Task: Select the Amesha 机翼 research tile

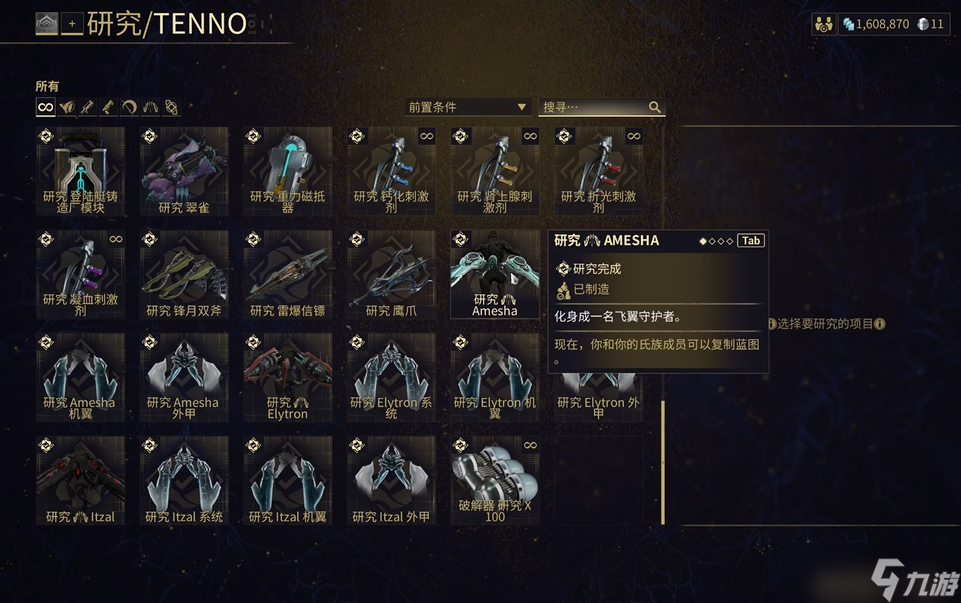Action: pyautogui.click(x=81, y=377)
